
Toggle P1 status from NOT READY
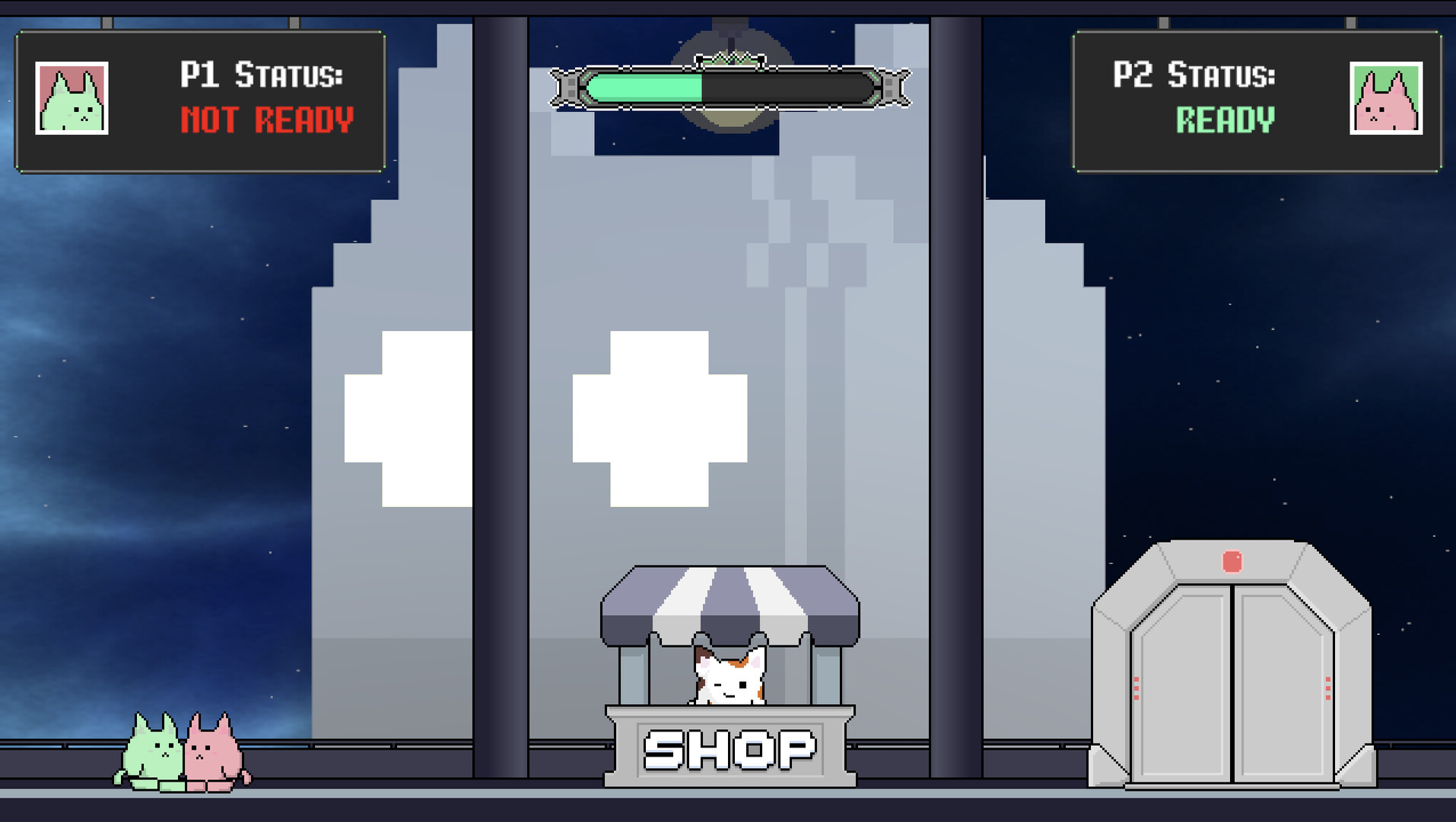[266, 118]
